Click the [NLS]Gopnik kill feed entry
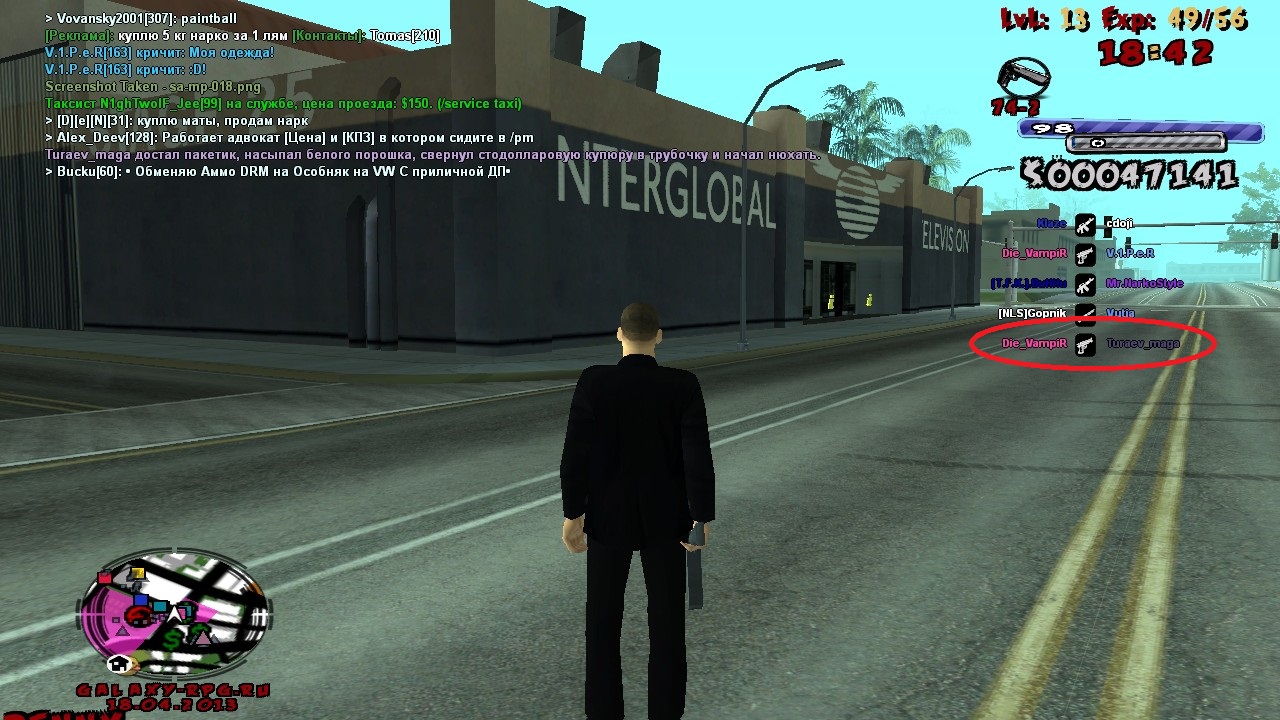 [x=1032, y=314]
